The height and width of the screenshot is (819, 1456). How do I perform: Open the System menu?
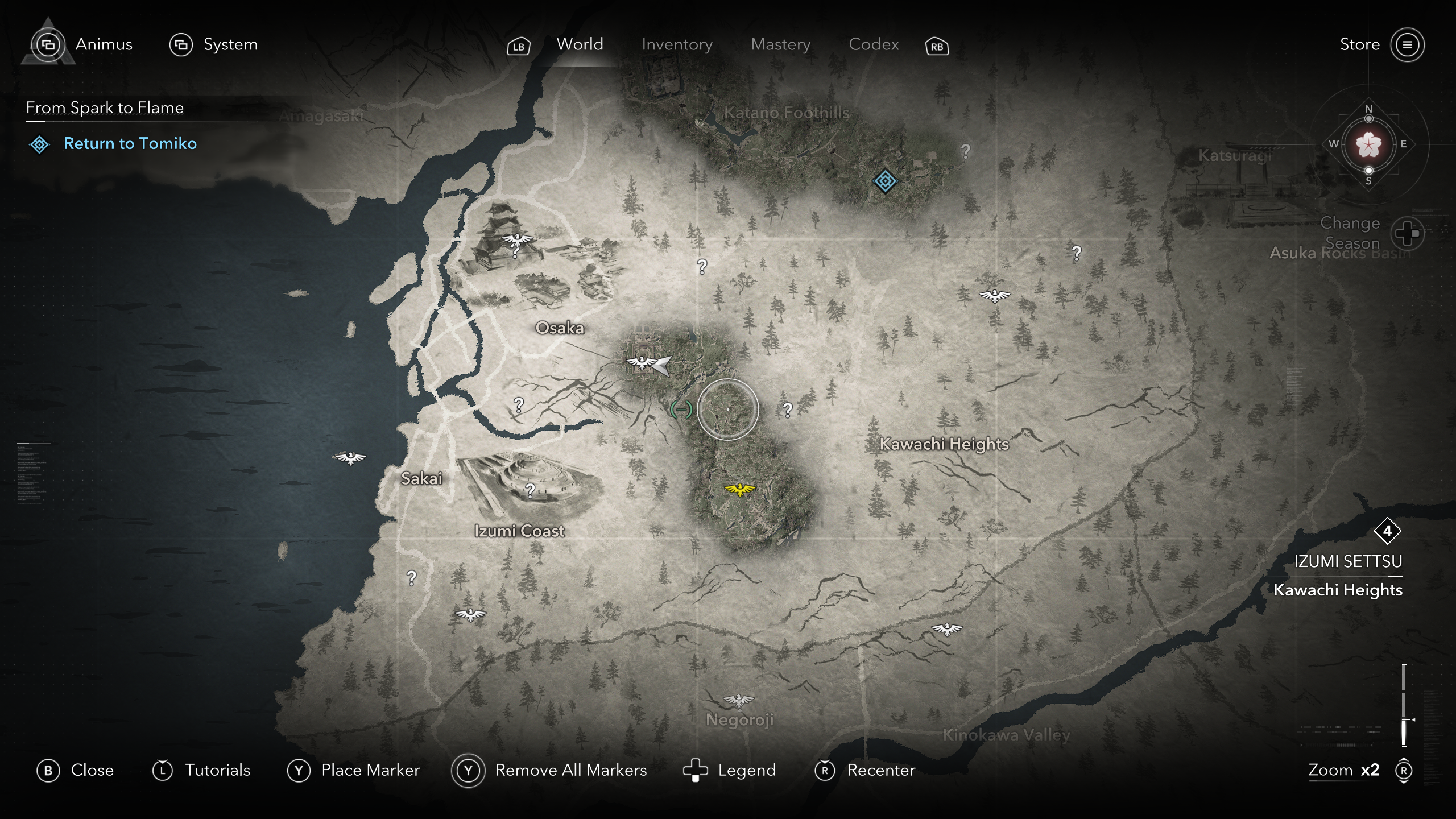coord(214,44)
